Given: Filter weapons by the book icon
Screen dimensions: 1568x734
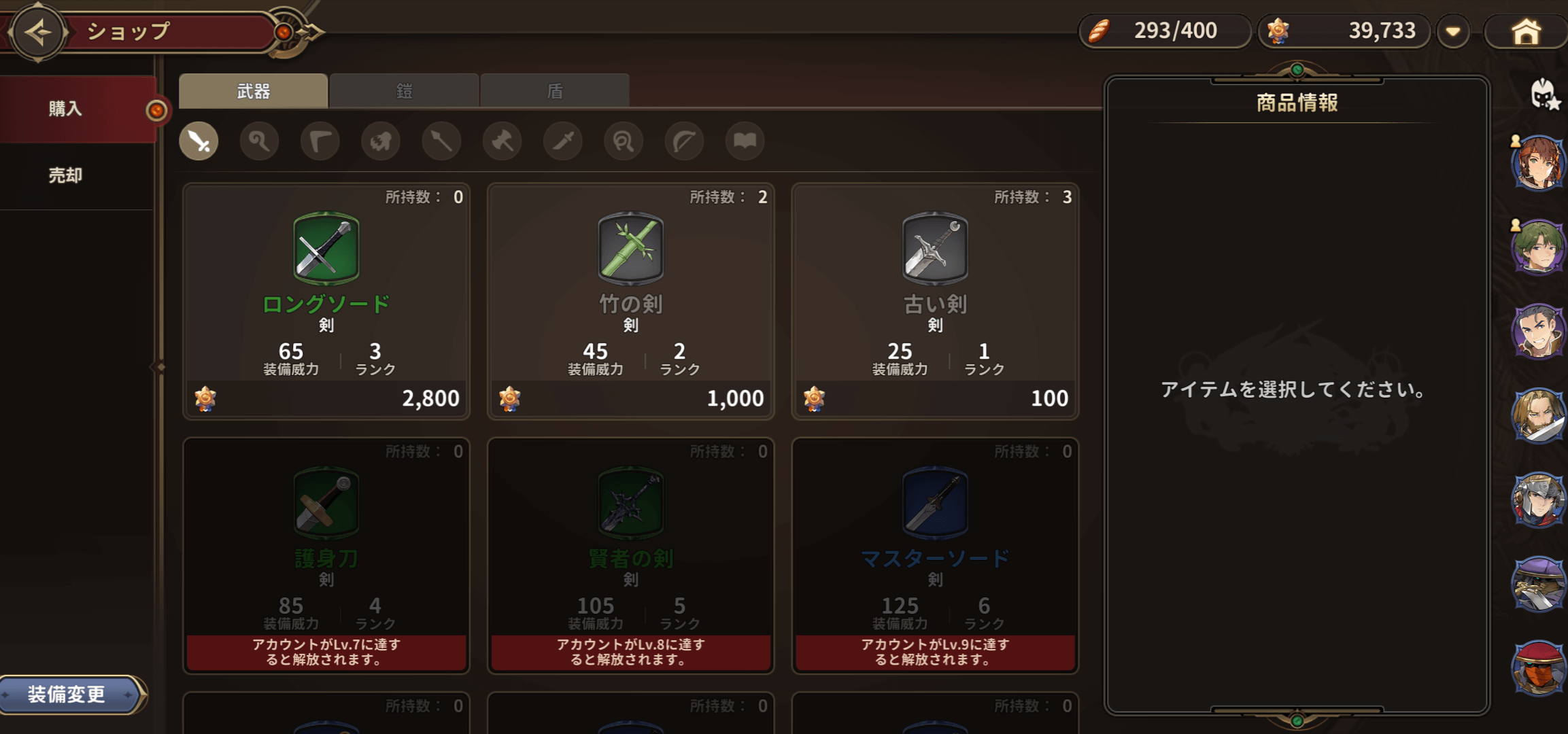Looking at the screenshot, I should click(x=745, y=141).
